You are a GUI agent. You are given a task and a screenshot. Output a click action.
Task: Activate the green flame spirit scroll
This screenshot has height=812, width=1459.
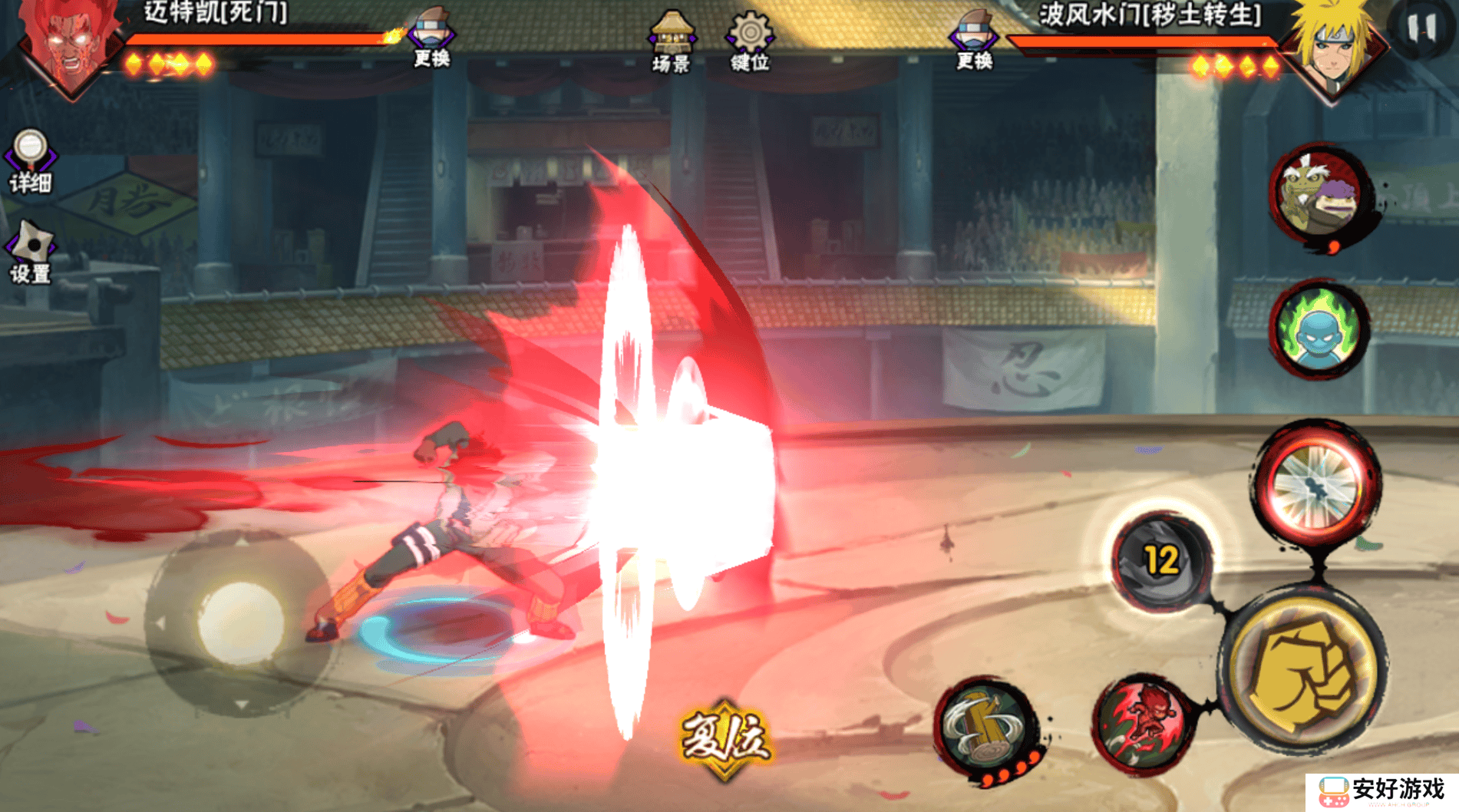(x=1319, y=329)
